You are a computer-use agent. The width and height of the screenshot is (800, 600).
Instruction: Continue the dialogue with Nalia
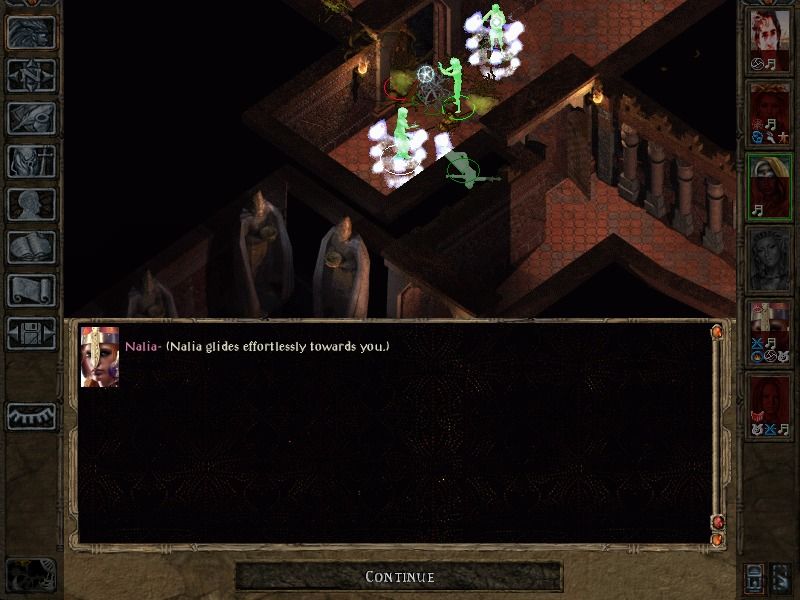pyautogui.click(x=399, y=577)
